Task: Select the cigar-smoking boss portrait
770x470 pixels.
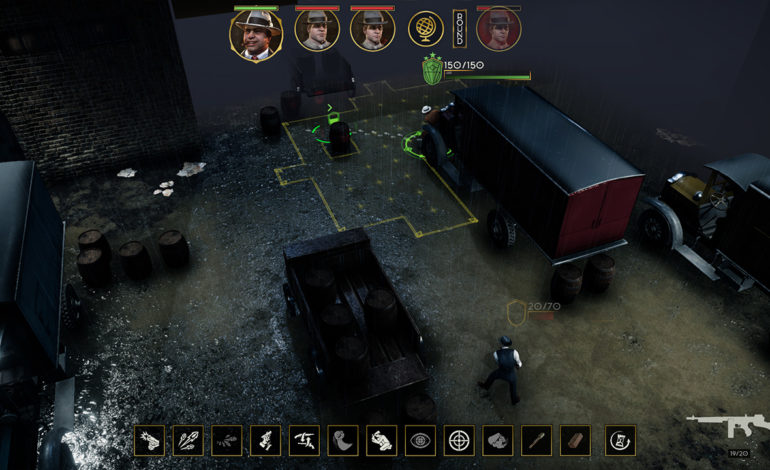Action: point(255,33)
